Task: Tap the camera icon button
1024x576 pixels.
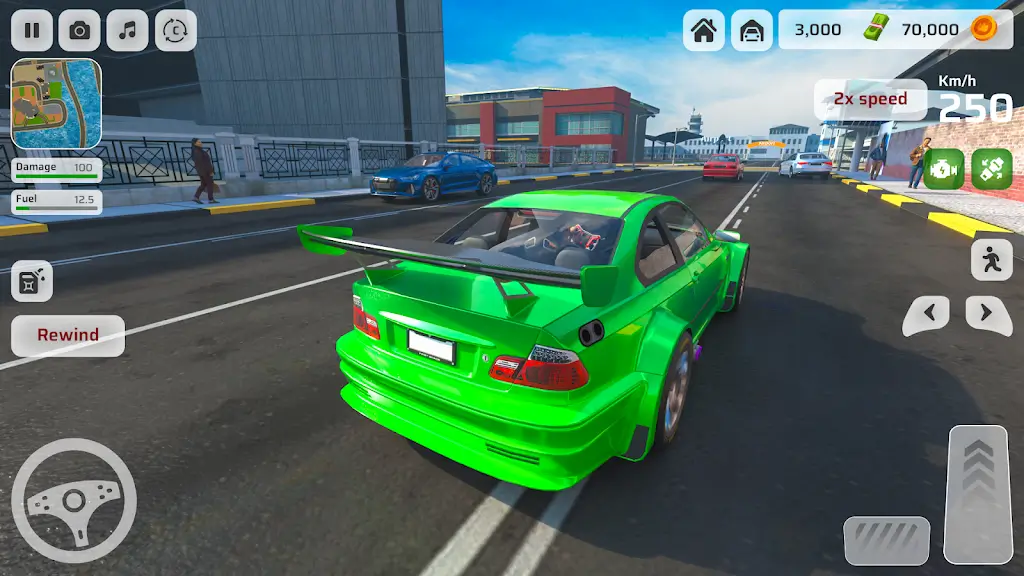Action: pyautogui.click(x=79, y=30)
